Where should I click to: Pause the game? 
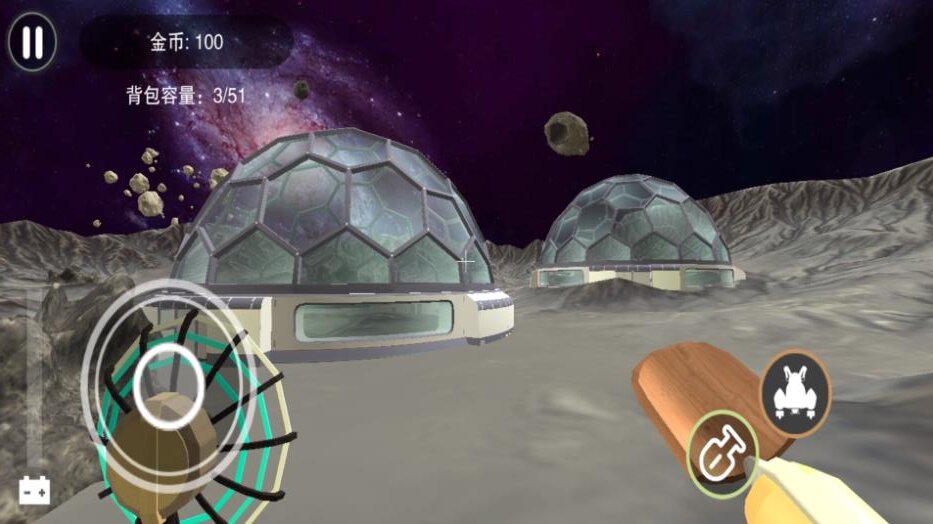point(32,42)
